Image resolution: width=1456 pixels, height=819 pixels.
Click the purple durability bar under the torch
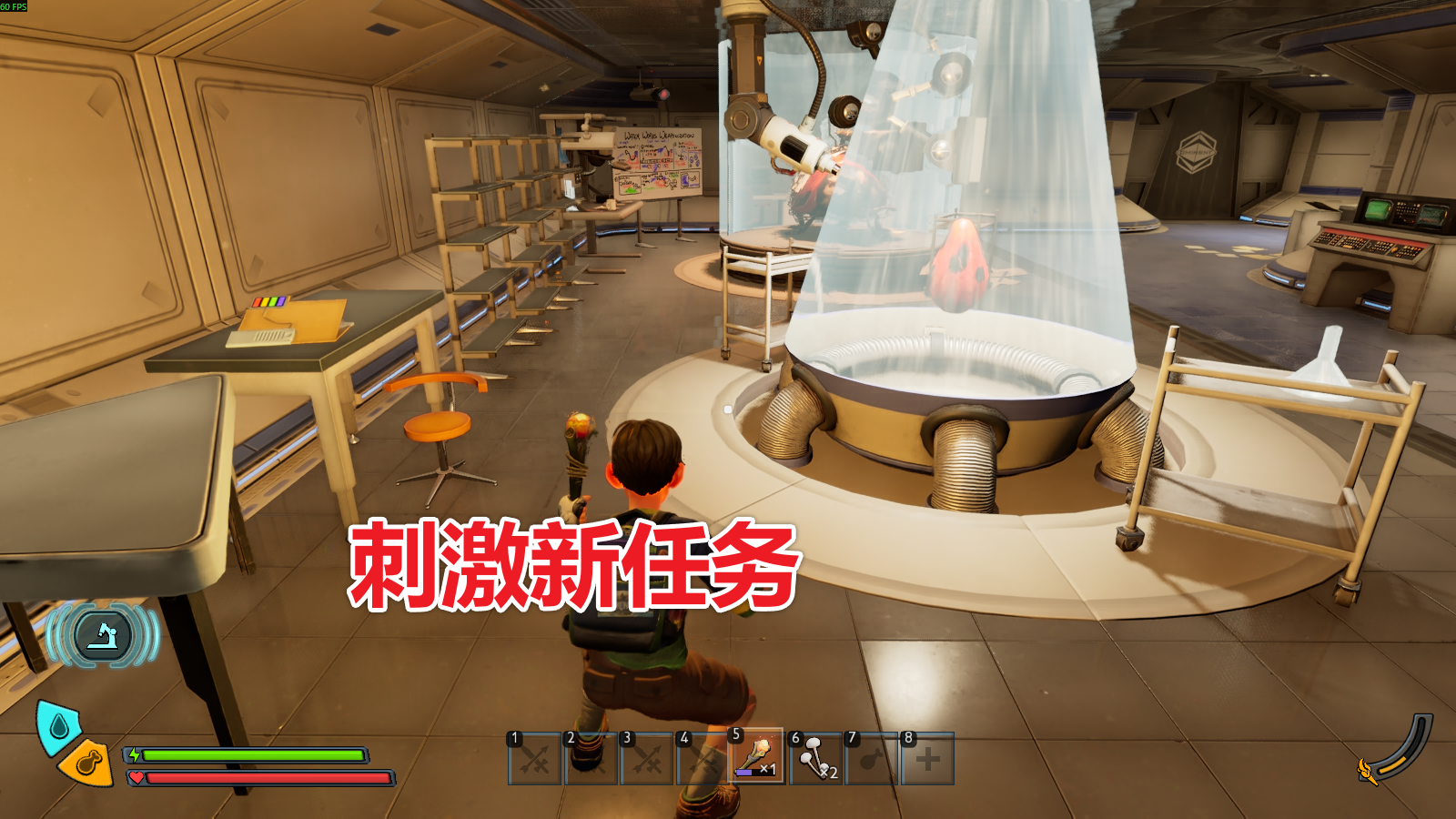(x=743, y=773)
